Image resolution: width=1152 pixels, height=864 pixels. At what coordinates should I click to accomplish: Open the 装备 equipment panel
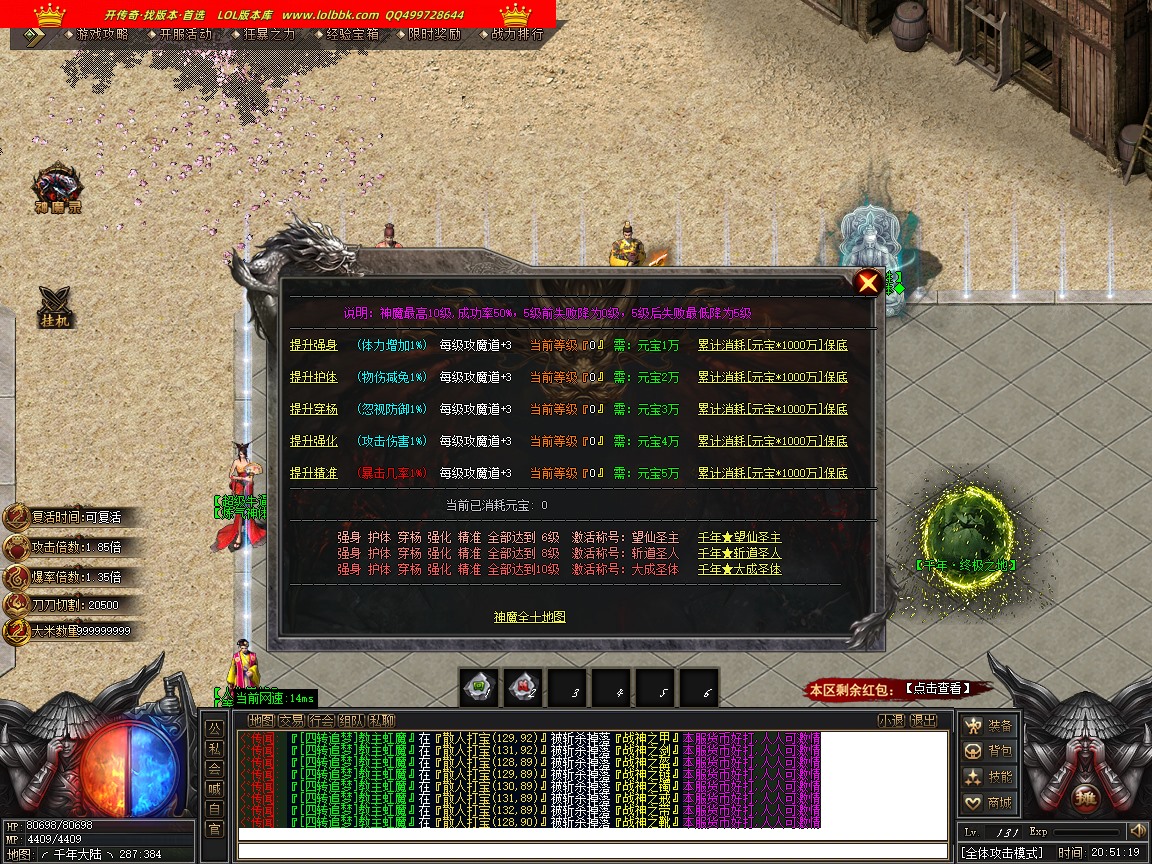[x=988, y=725]
